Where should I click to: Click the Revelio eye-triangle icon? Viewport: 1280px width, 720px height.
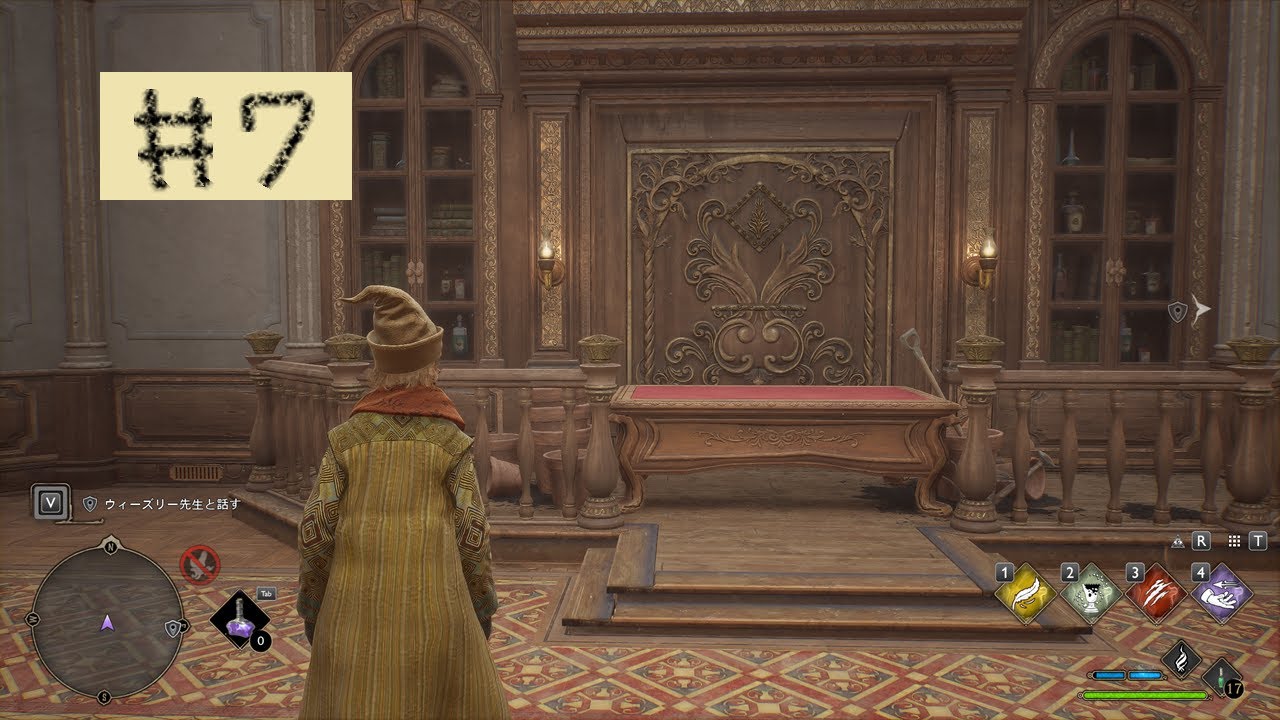pyautogui.click(x=1178, y=541)
